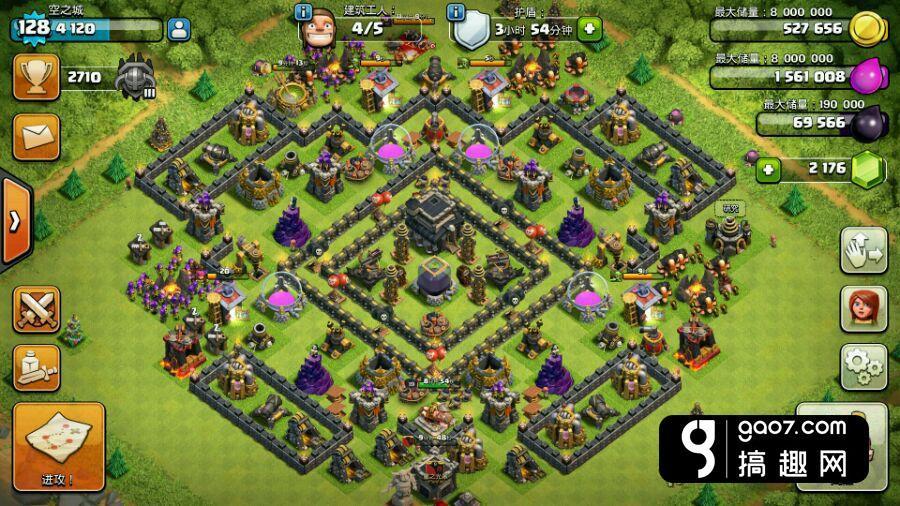Open the red-haired character portrait button
This screenshot has width=900, height=506.
(x=860, y=309)
